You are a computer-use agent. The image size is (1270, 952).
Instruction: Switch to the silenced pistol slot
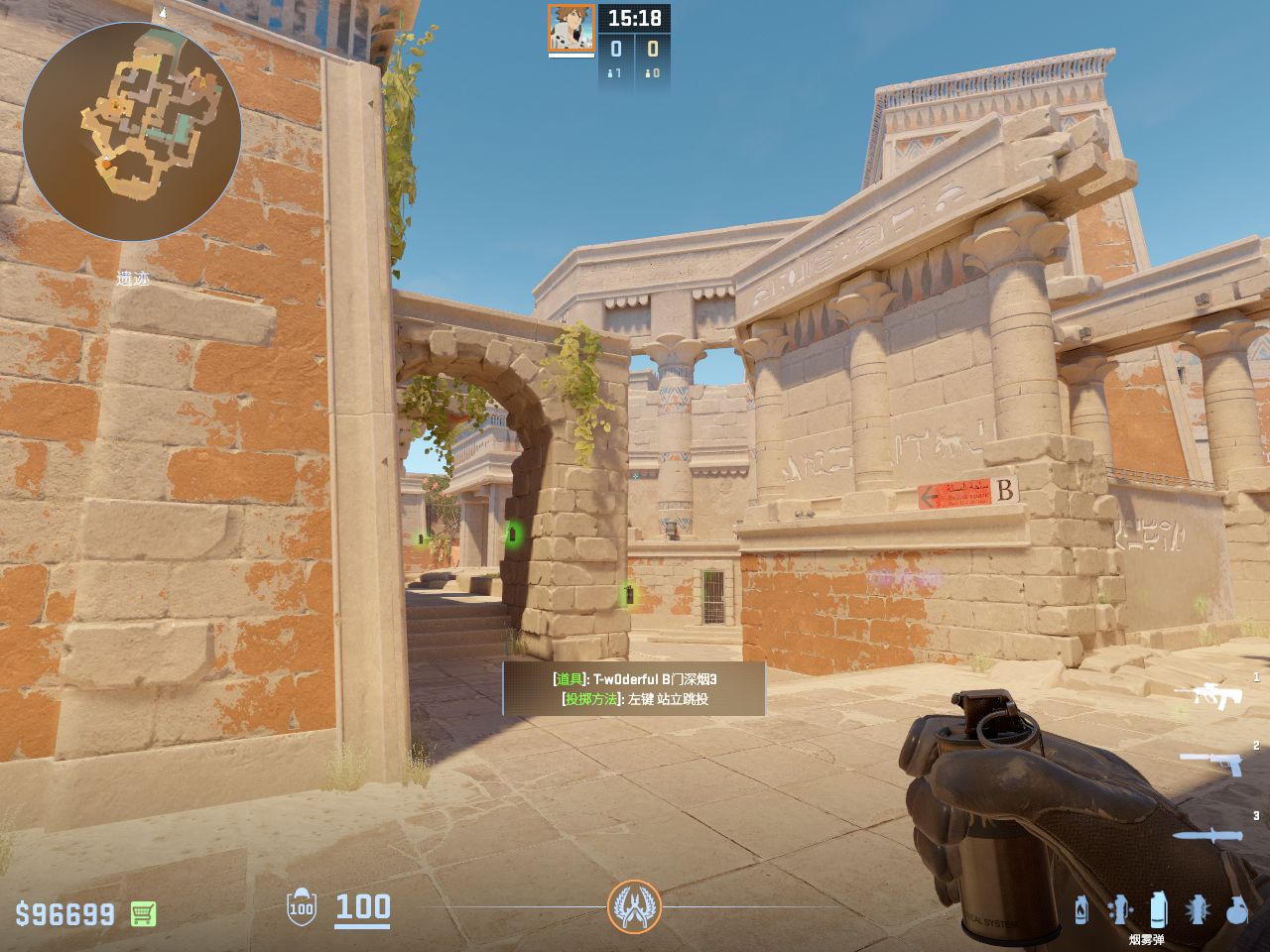[x=1212, y=763]
